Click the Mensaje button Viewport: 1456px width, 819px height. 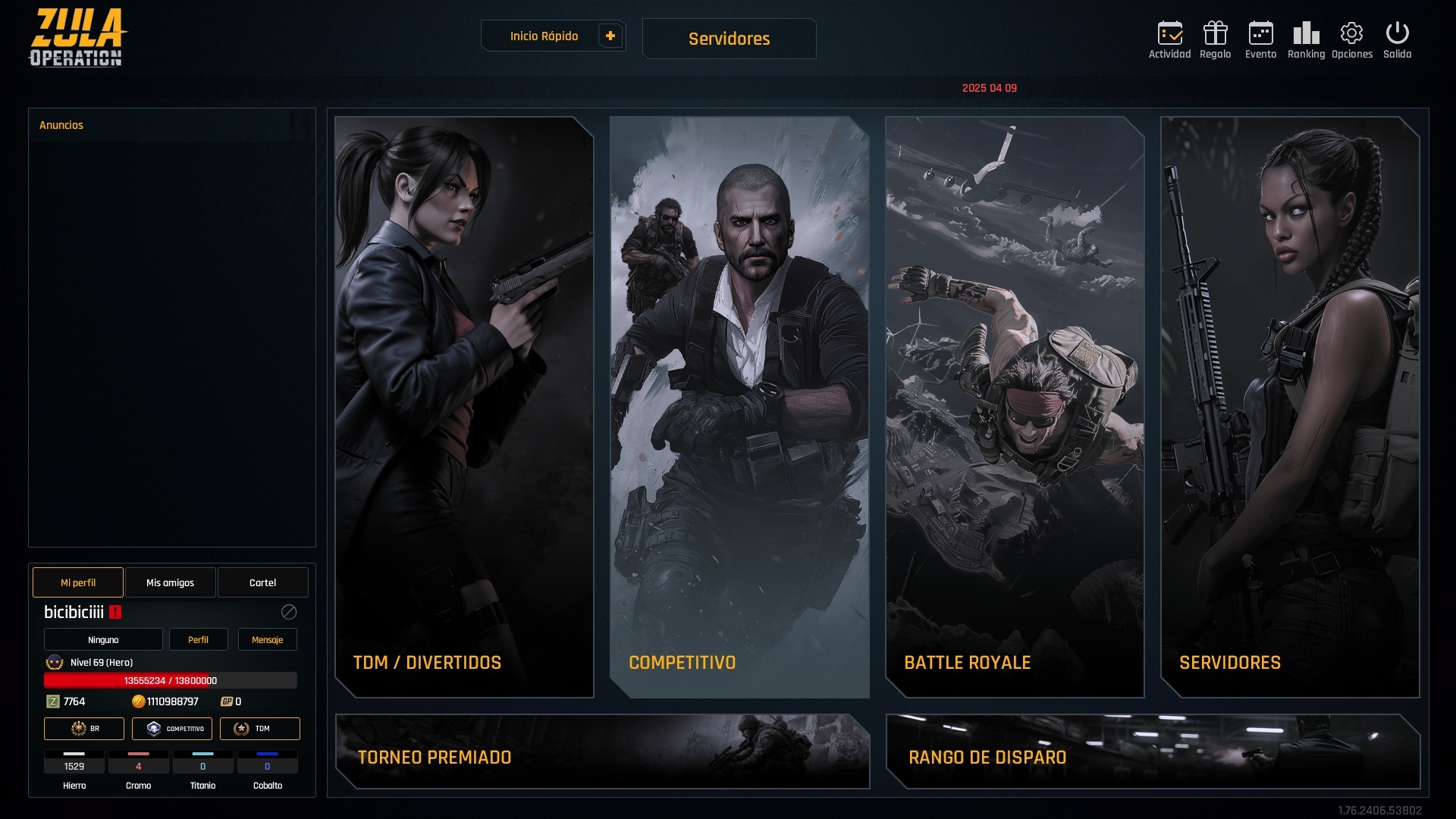click(x=267, y=639)
